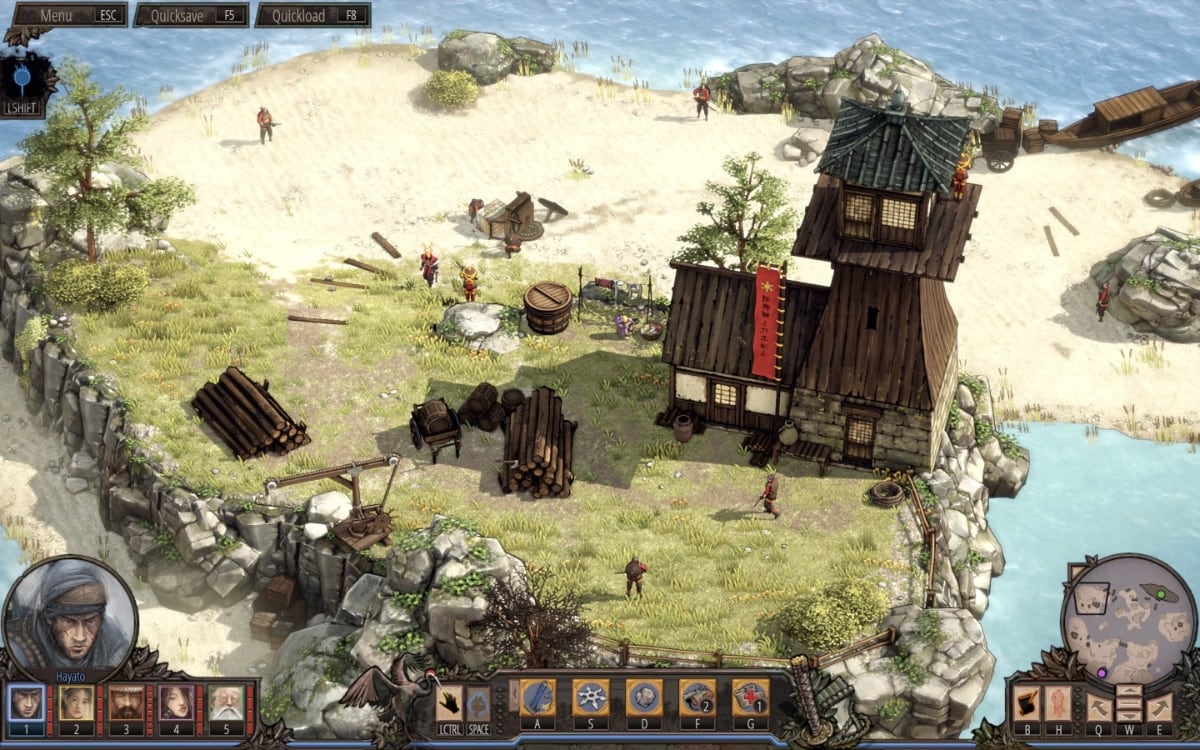Activate the shuriken throw ability
This screenshot has height=750, width=1200.
point(591,697)
